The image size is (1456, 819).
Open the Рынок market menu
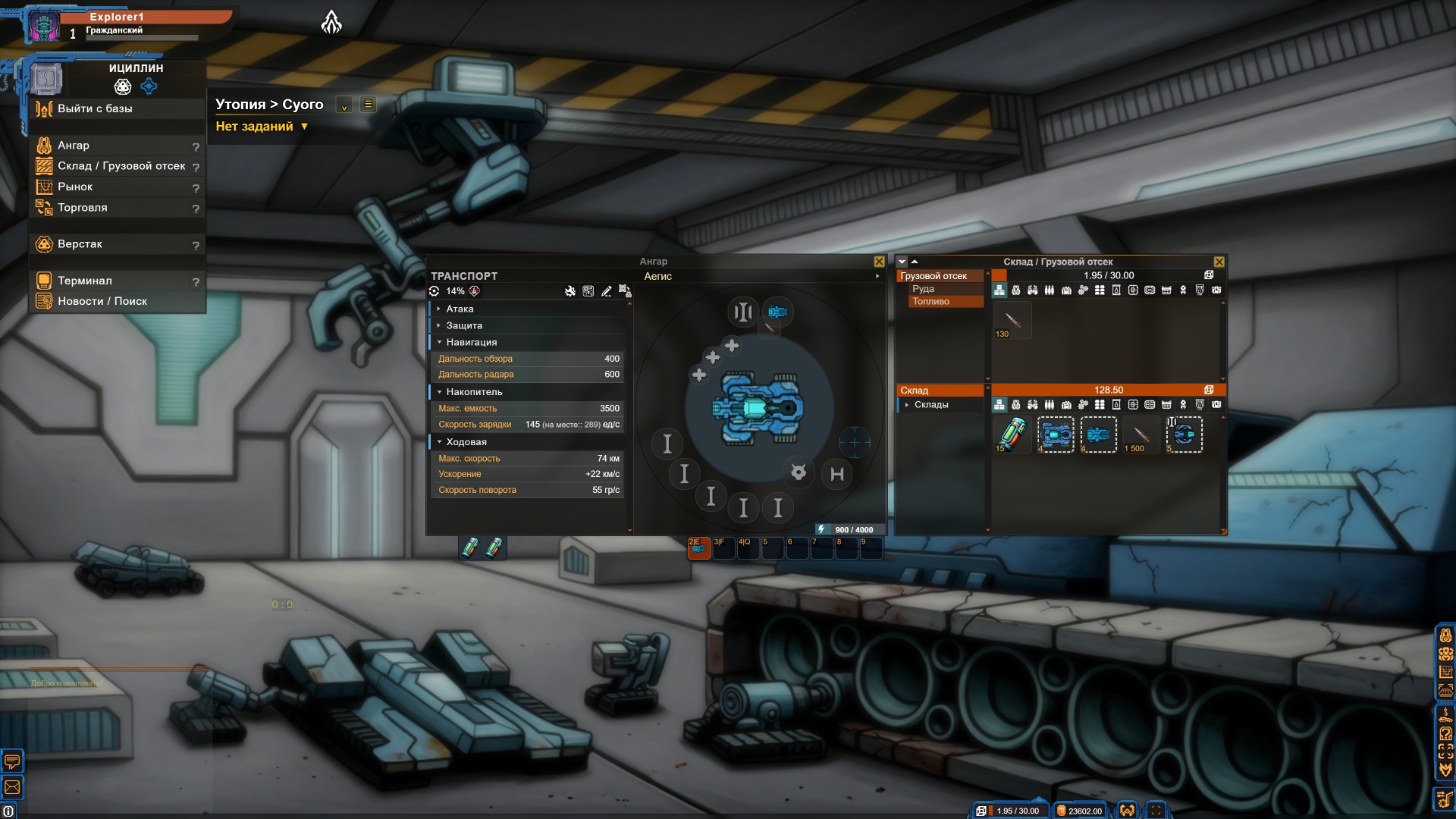[x=75, y=187]
